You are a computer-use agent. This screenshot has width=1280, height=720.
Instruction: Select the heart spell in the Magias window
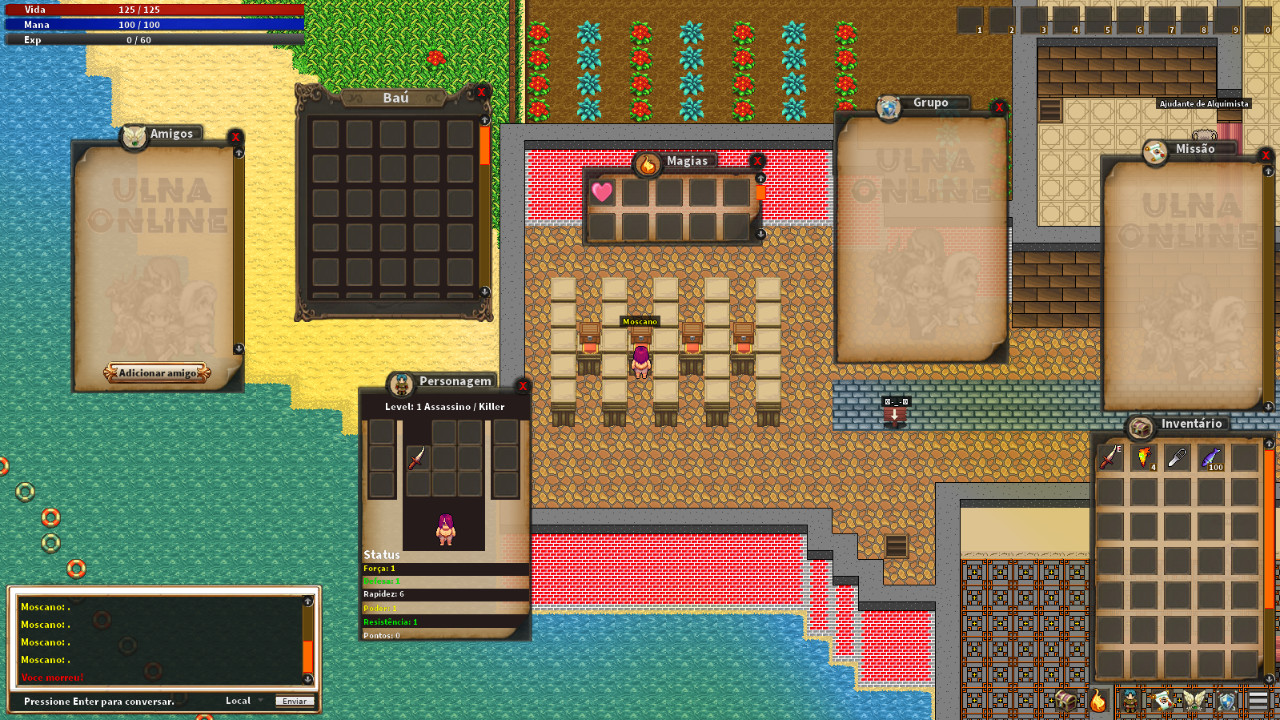(602, 192)
